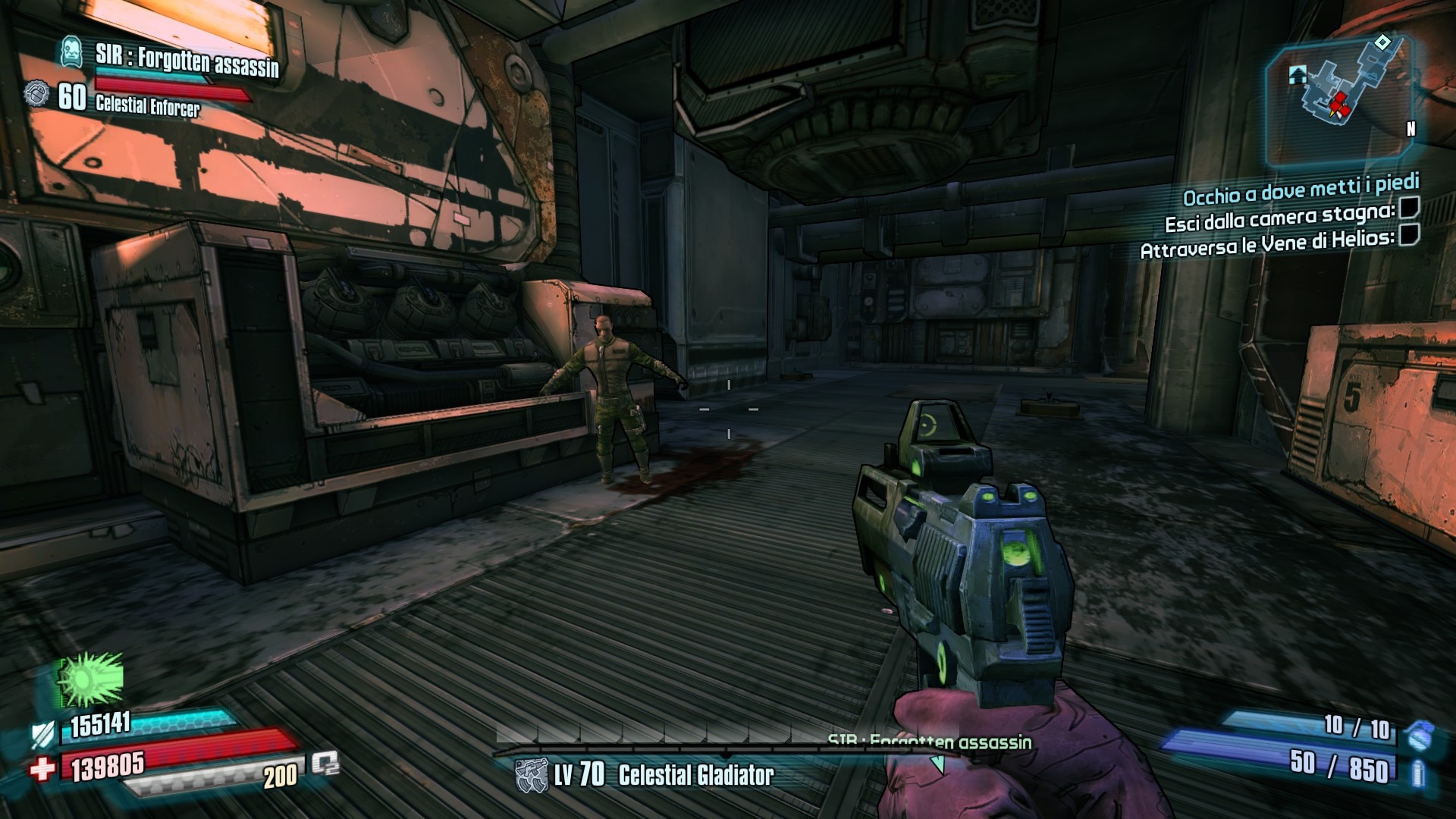Image resolution: width=1456 pixels, height=819 pixels.
Task: Click the Celestial Gladiator class icon
Action: coord(531,776)
